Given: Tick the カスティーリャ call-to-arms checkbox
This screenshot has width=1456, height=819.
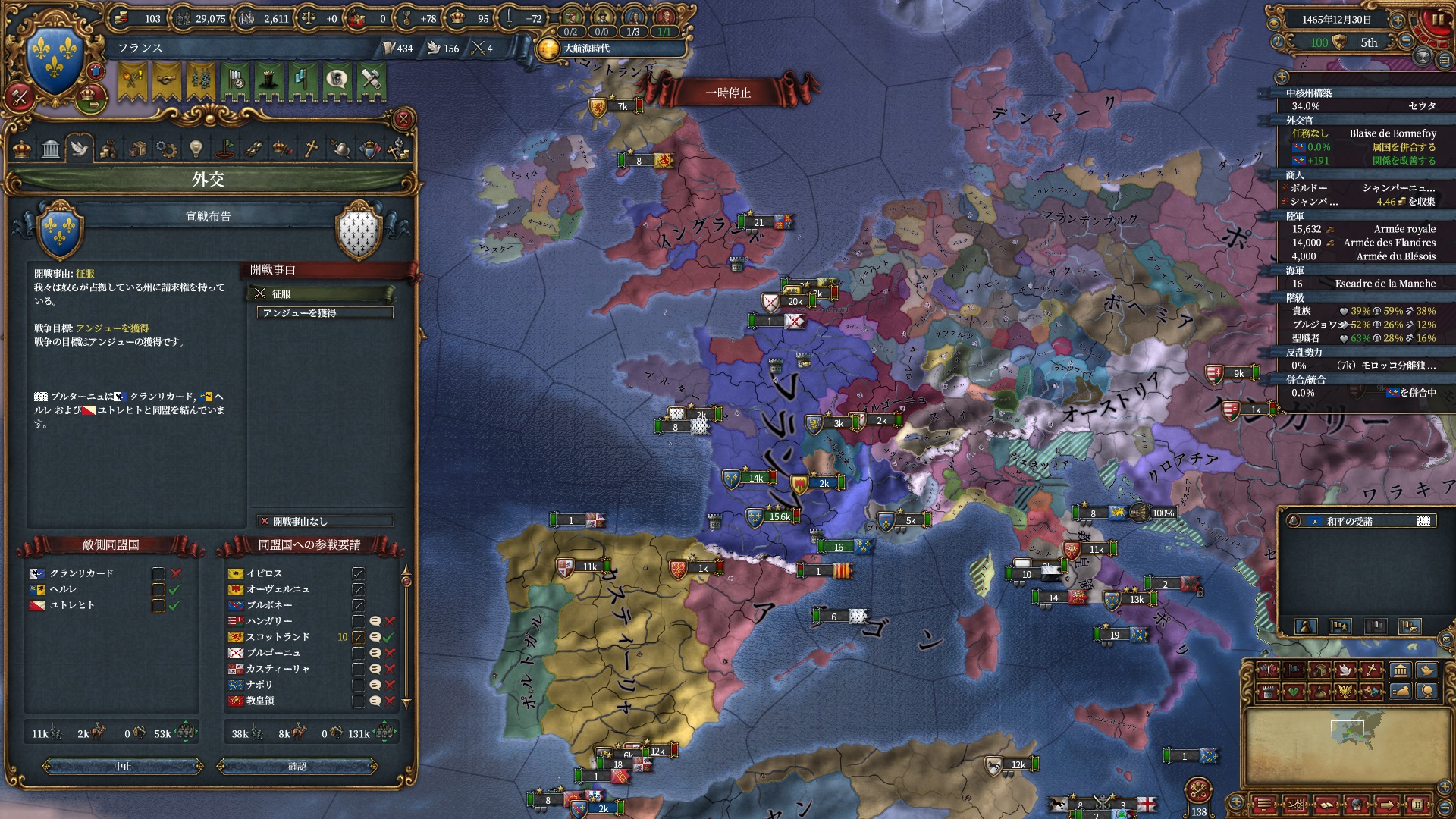Looking at the screenshot, I should pyautogui.click(x=358, y=669).
